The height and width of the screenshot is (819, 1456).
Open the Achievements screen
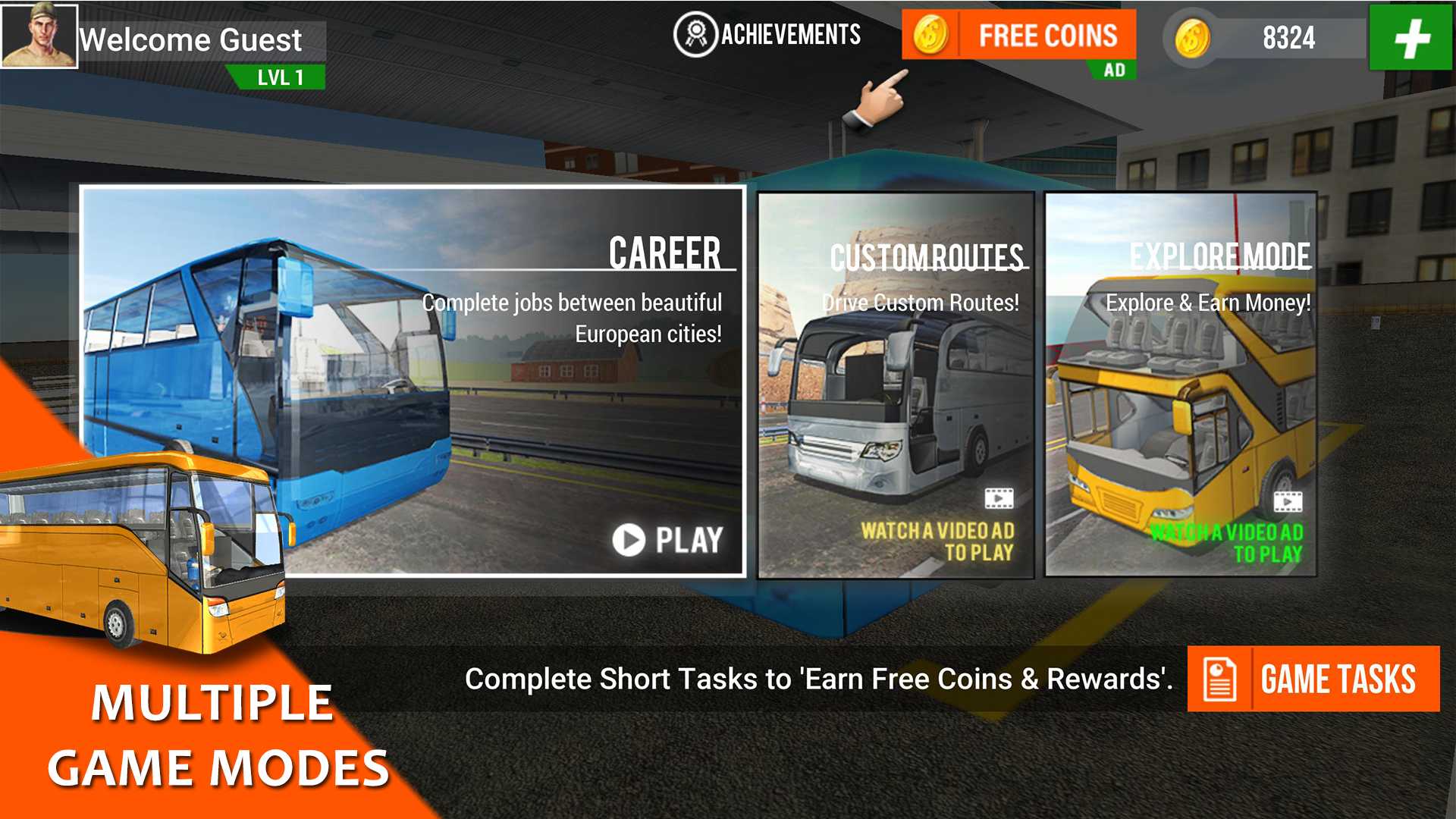767,35
